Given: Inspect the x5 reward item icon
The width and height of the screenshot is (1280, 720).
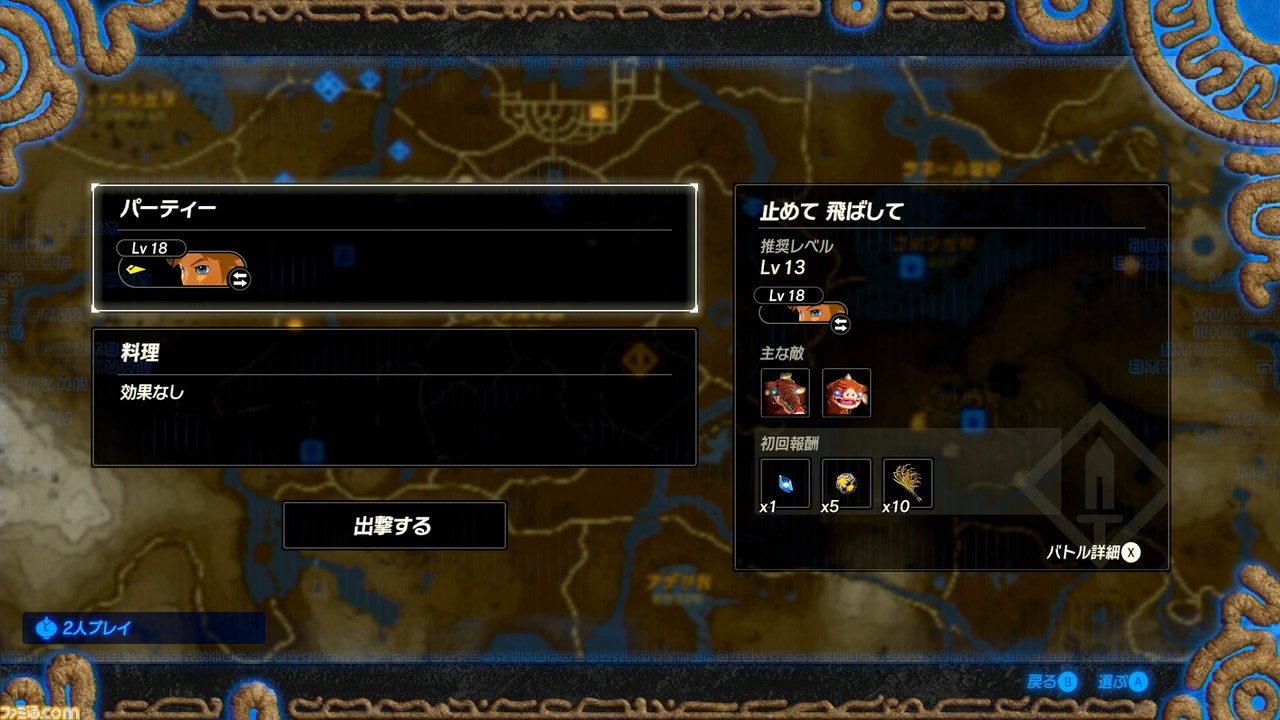Looking at the screenshot, I should [846, 483].
